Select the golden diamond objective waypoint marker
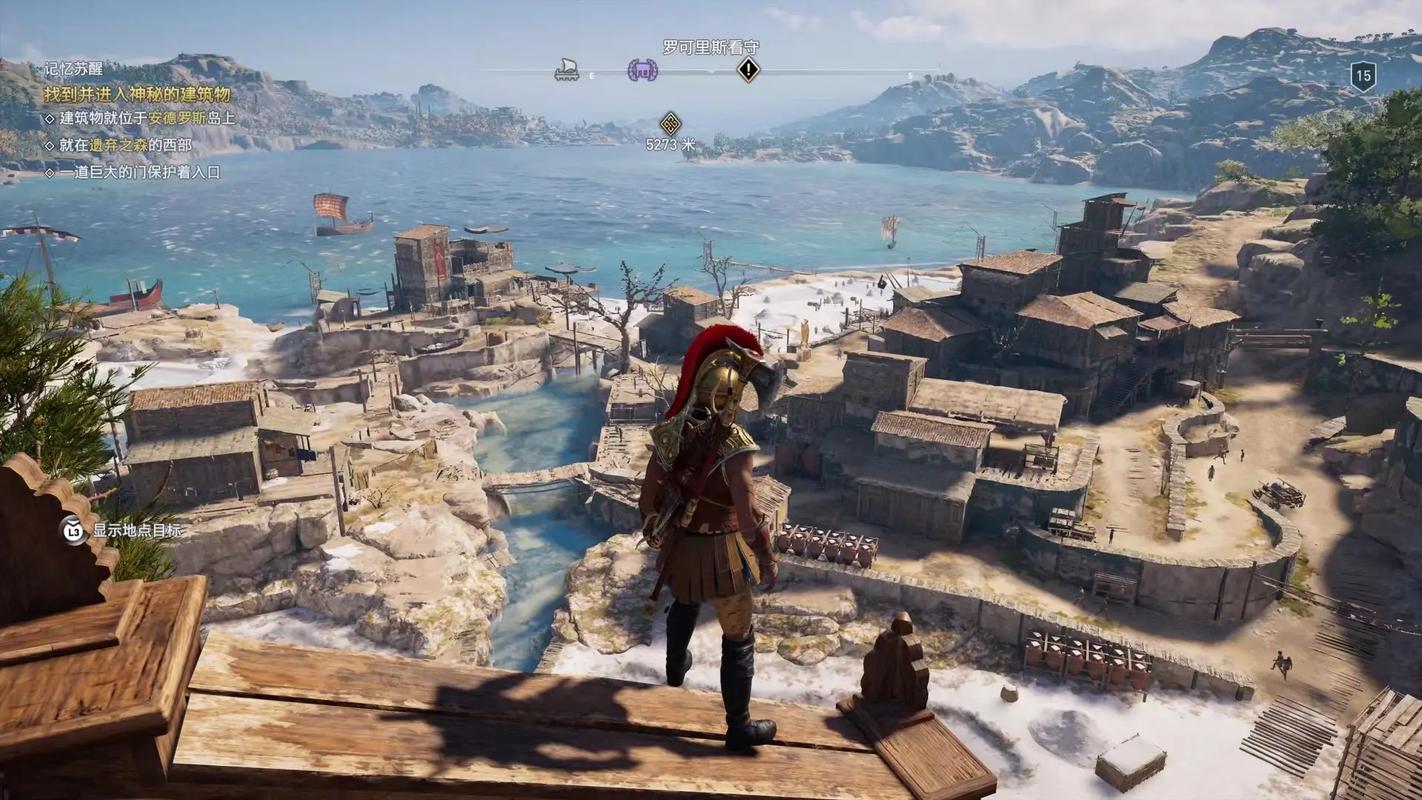The height and width of the screenshot is (800, 1422). pyautogui.click(x=670, y=124)
